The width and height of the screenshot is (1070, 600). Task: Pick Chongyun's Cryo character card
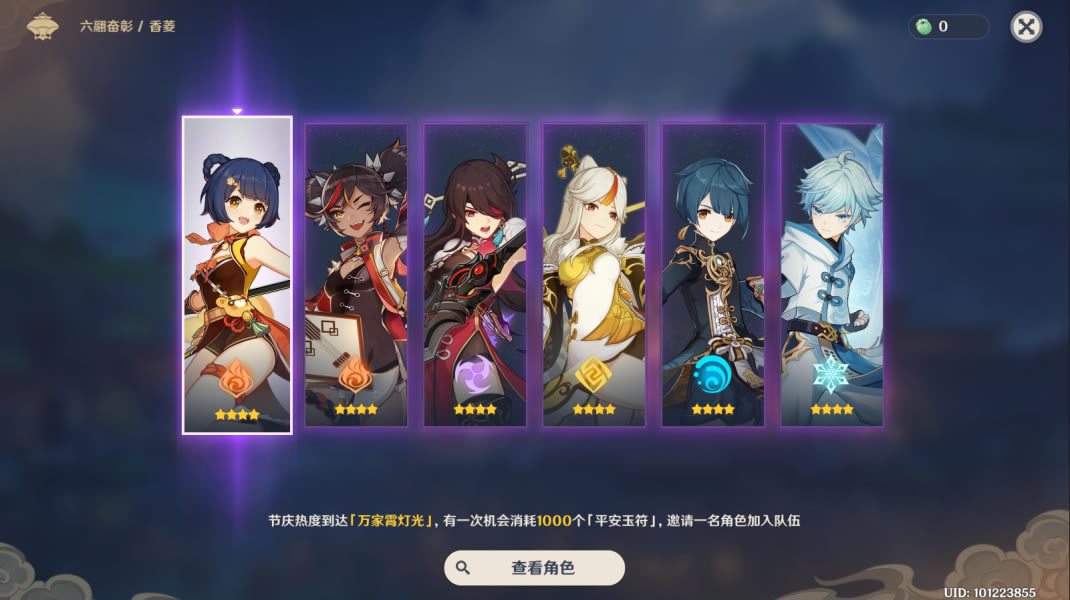click(x=832, y=275)
